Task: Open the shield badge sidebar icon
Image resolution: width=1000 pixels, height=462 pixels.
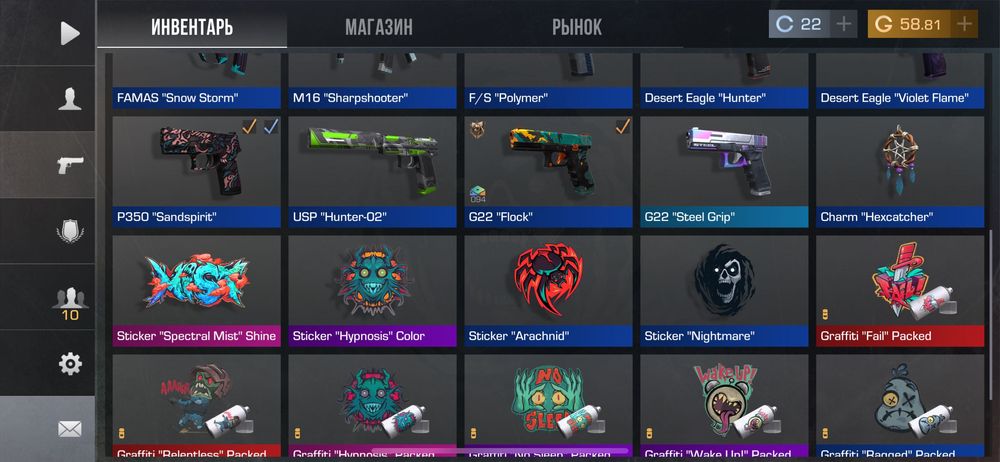Action: point(69,231)
